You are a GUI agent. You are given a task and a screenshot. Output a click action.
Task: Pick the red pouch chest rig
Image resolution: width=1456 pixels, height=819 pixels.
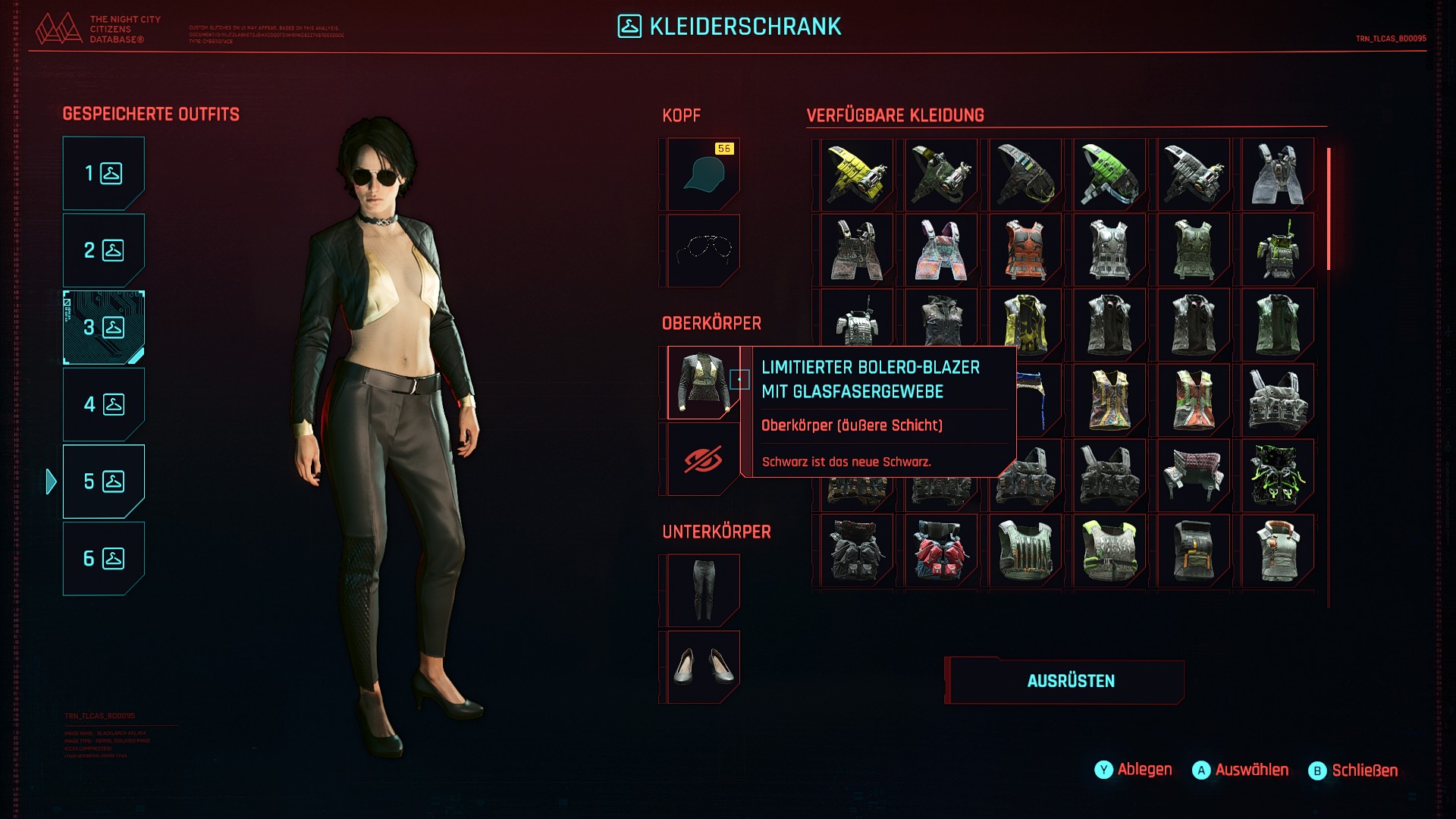tap(941, 551)
